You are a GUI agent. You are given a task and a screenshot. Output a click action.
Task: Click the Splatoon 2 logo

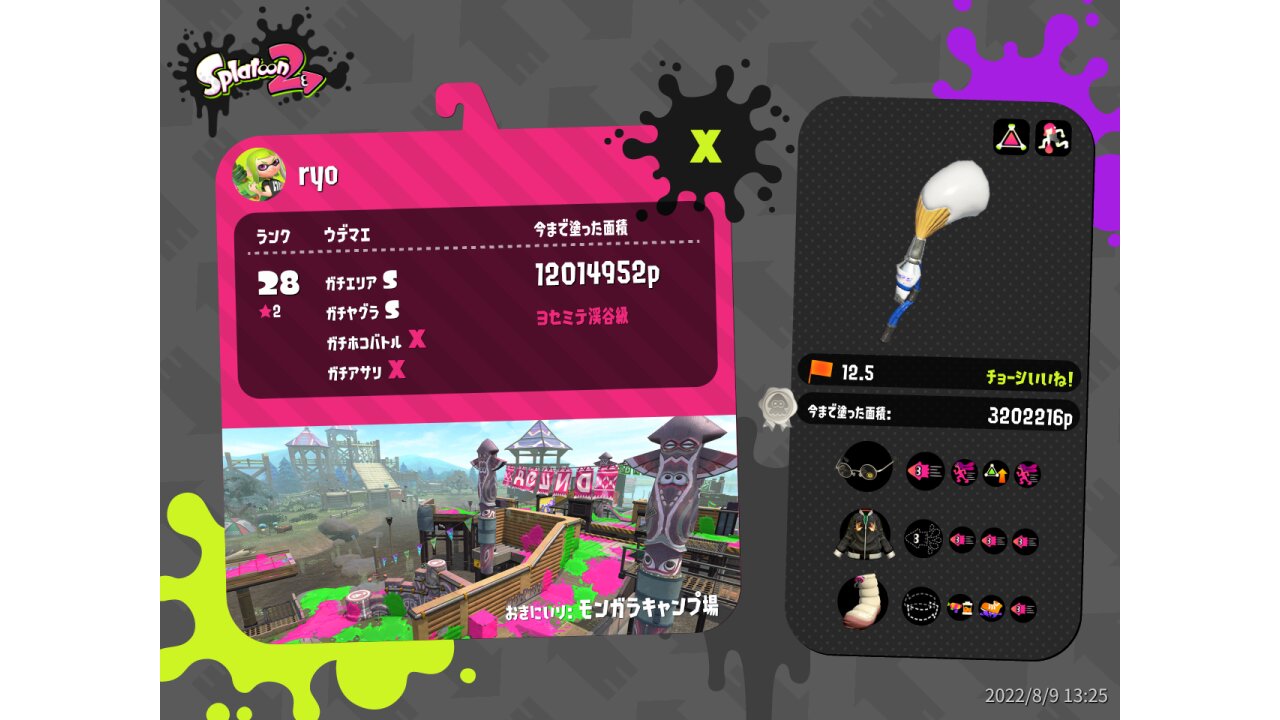coord(261,76)
